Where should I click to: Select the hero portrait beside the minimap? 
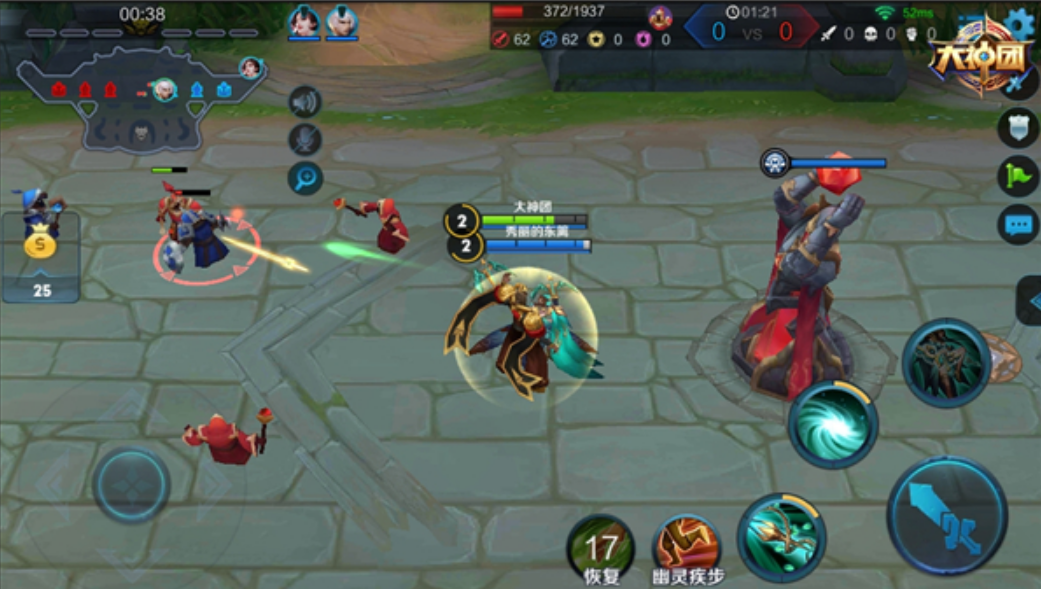pos(250,68)
